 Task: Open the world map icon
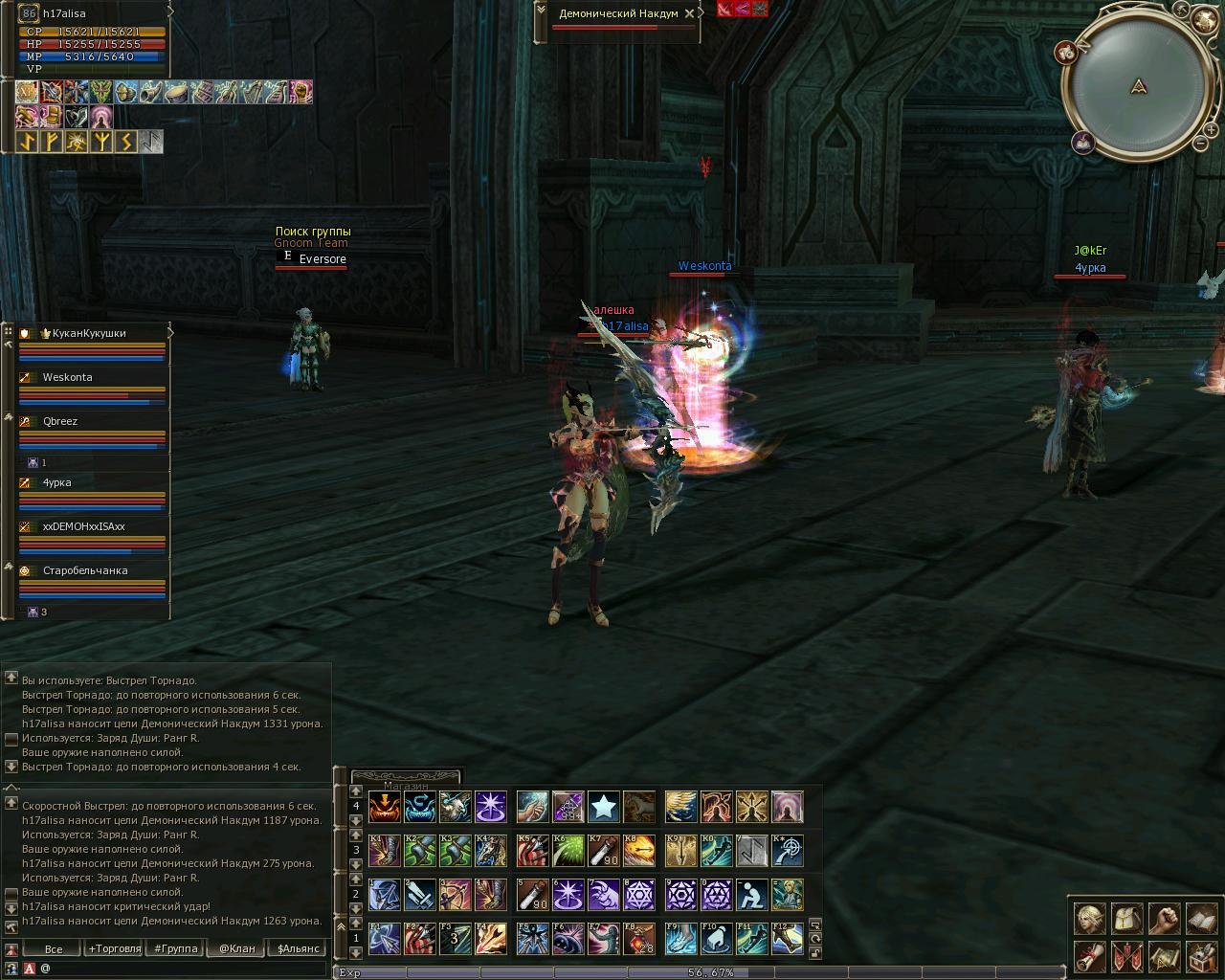[1164, 956]
